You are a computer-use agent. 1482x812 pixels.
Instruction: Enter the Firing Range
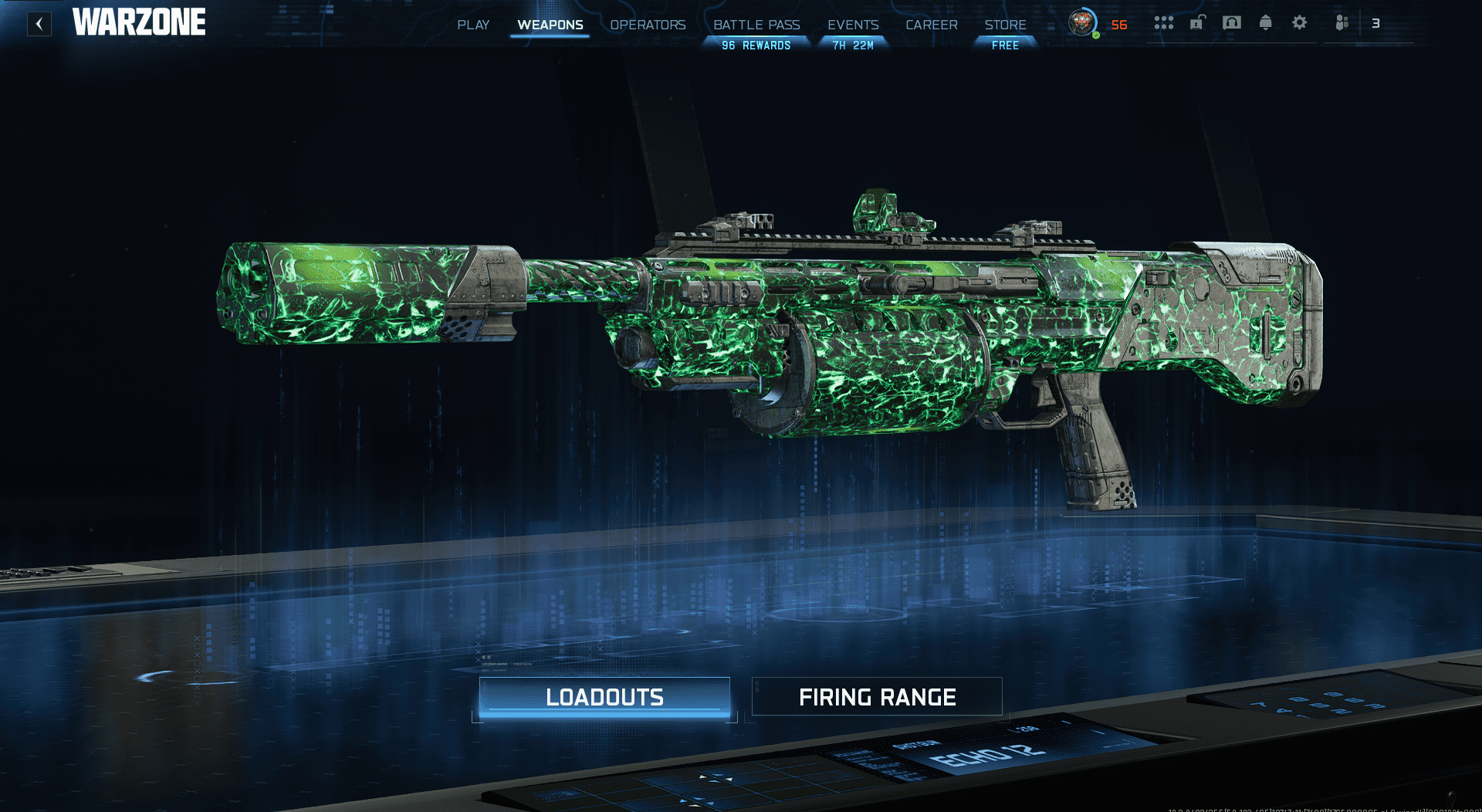pyautogui.click(x=877, y=697)
